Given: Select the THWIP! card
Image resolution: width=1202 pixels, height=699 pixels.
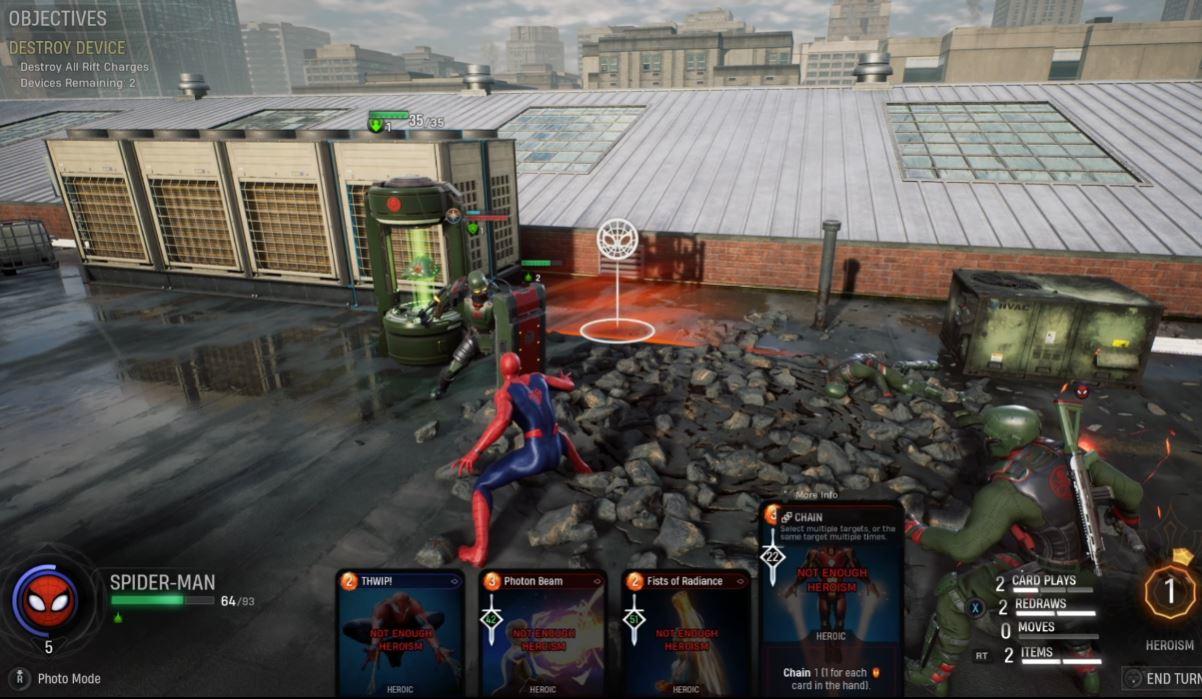Looking at the screenshot, I should (400, 634).
